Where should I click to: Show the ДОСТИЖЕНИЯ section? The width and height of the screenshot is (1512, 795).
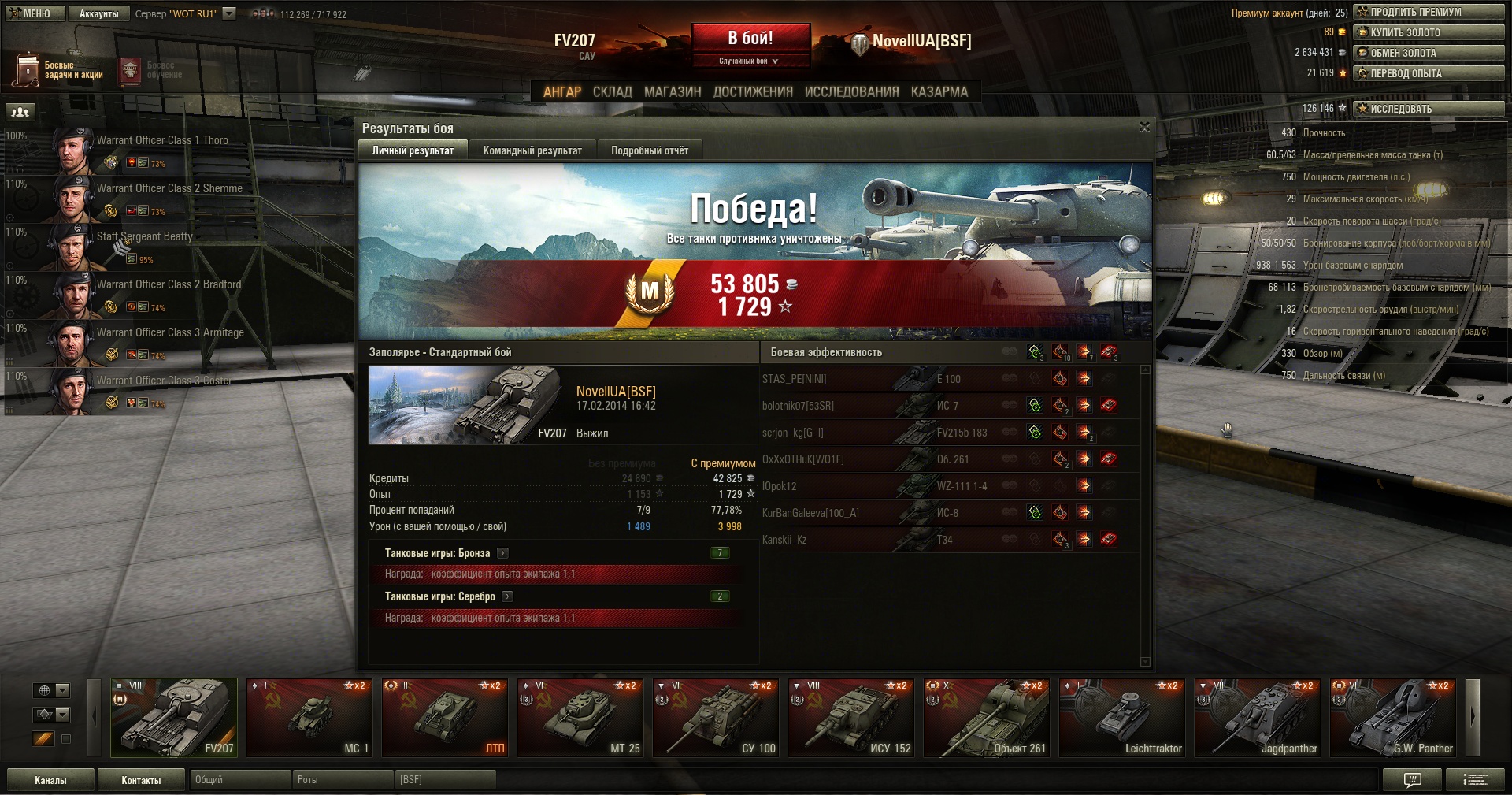tap(753, 91)
